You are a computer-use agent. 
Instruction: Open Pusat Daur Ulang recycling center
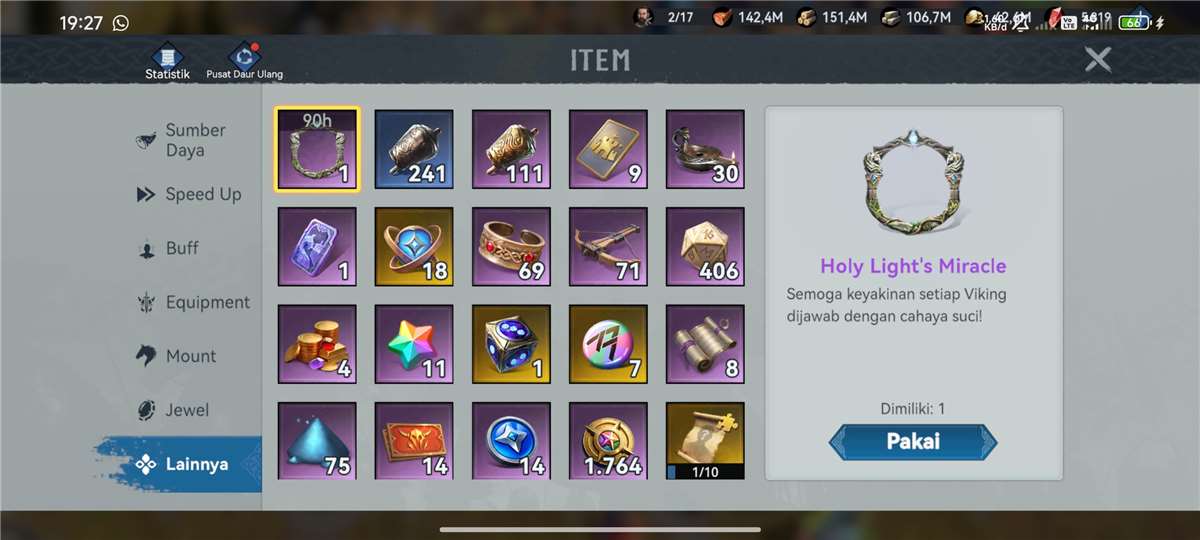(x=244, y=61)
